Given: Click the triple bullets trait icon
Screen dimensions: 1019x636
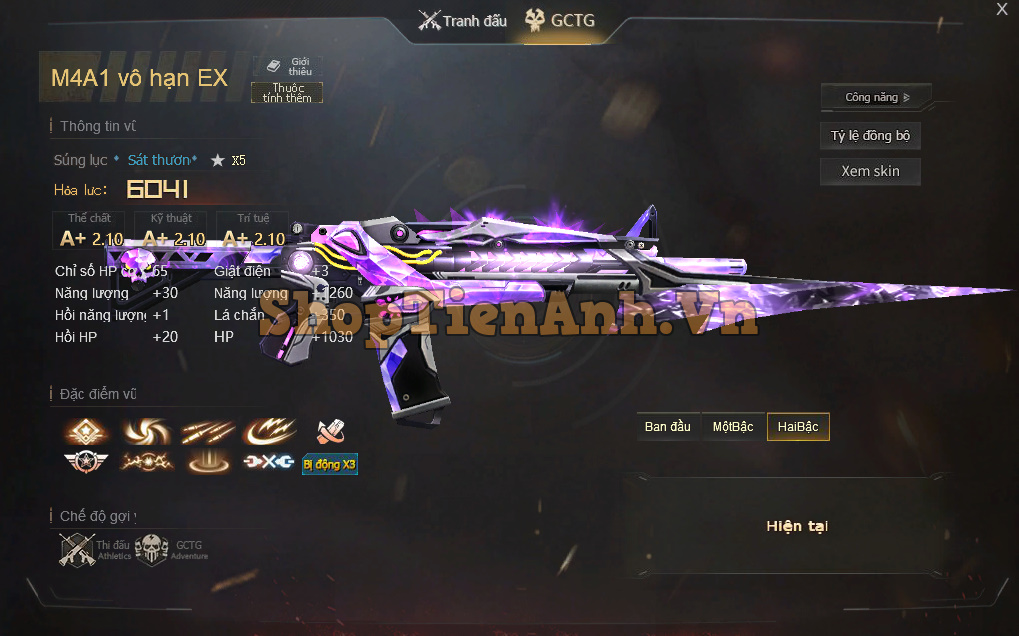Looking at the screenshot, I should click(207, 432).
